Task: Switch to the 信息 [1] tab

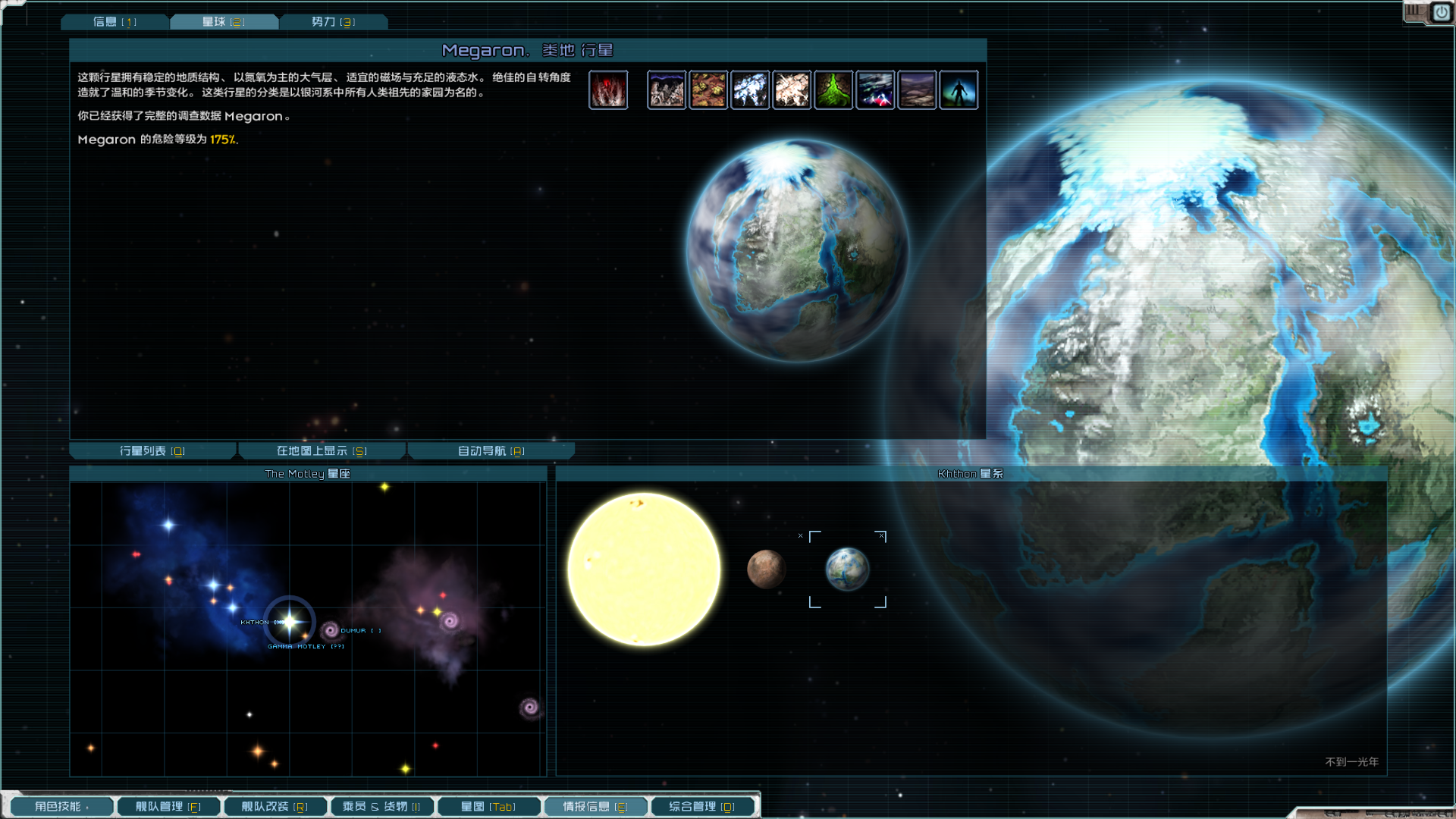Action: tap(115, 22)
